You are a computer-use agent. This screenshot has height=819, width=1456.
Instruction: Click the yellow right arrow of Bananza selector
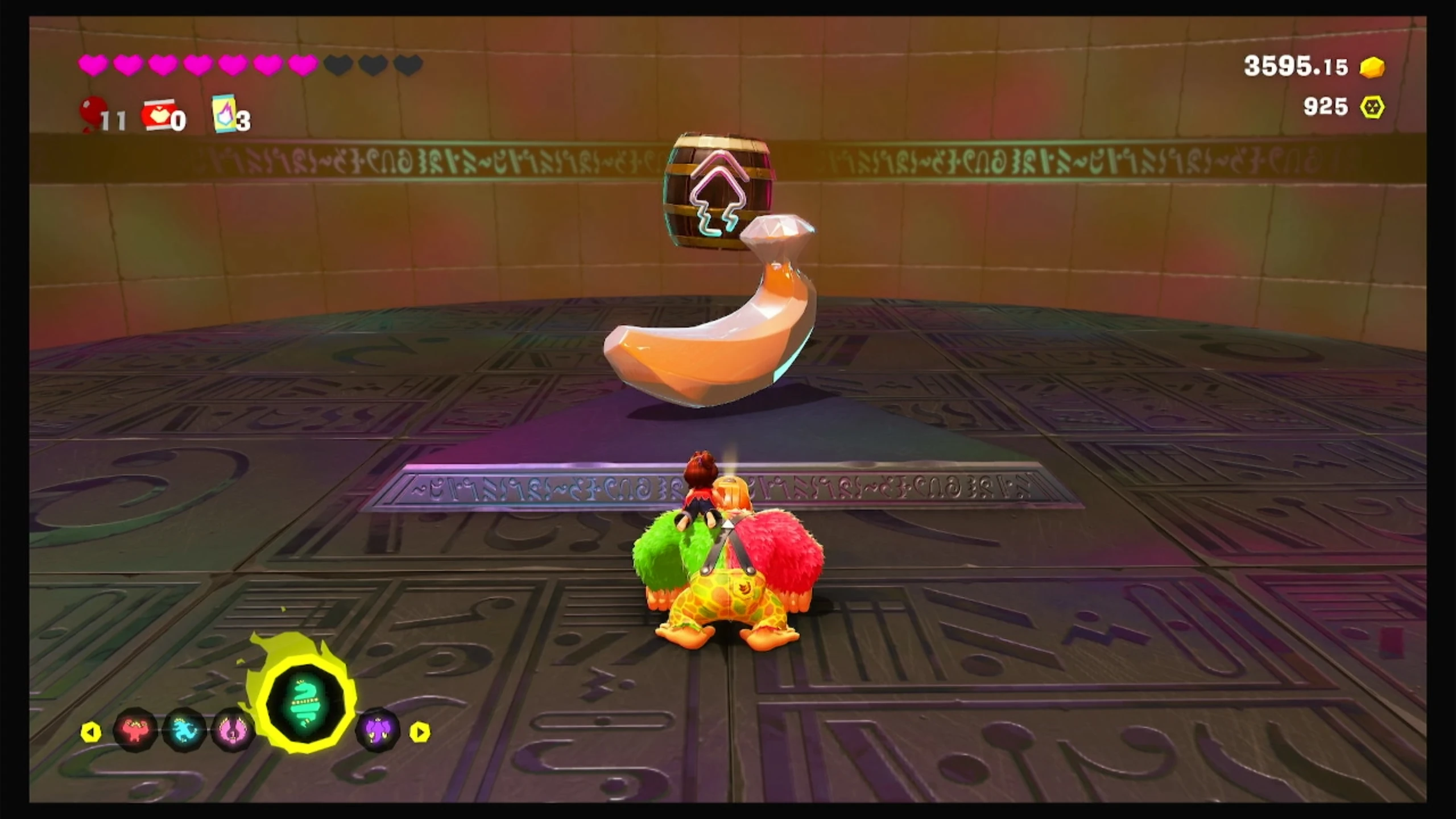420,732
